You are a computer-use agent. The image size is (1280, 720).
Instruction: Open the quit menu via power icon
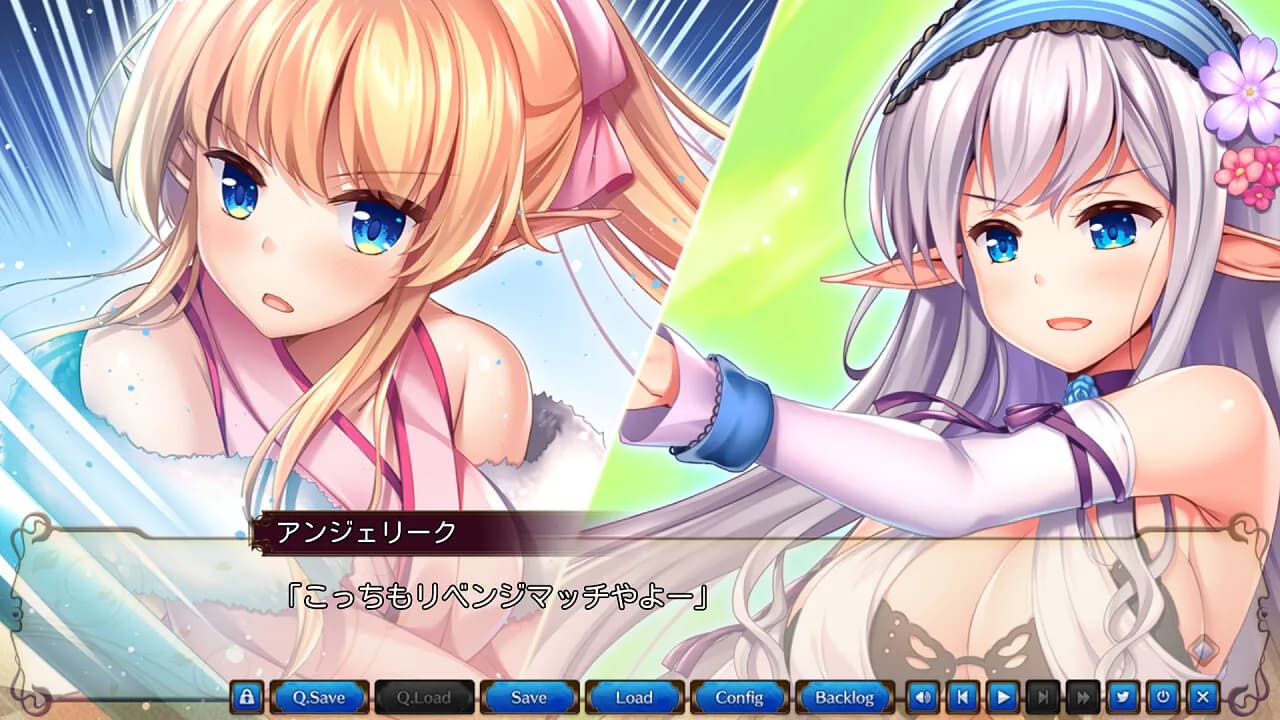(1161, 697)
